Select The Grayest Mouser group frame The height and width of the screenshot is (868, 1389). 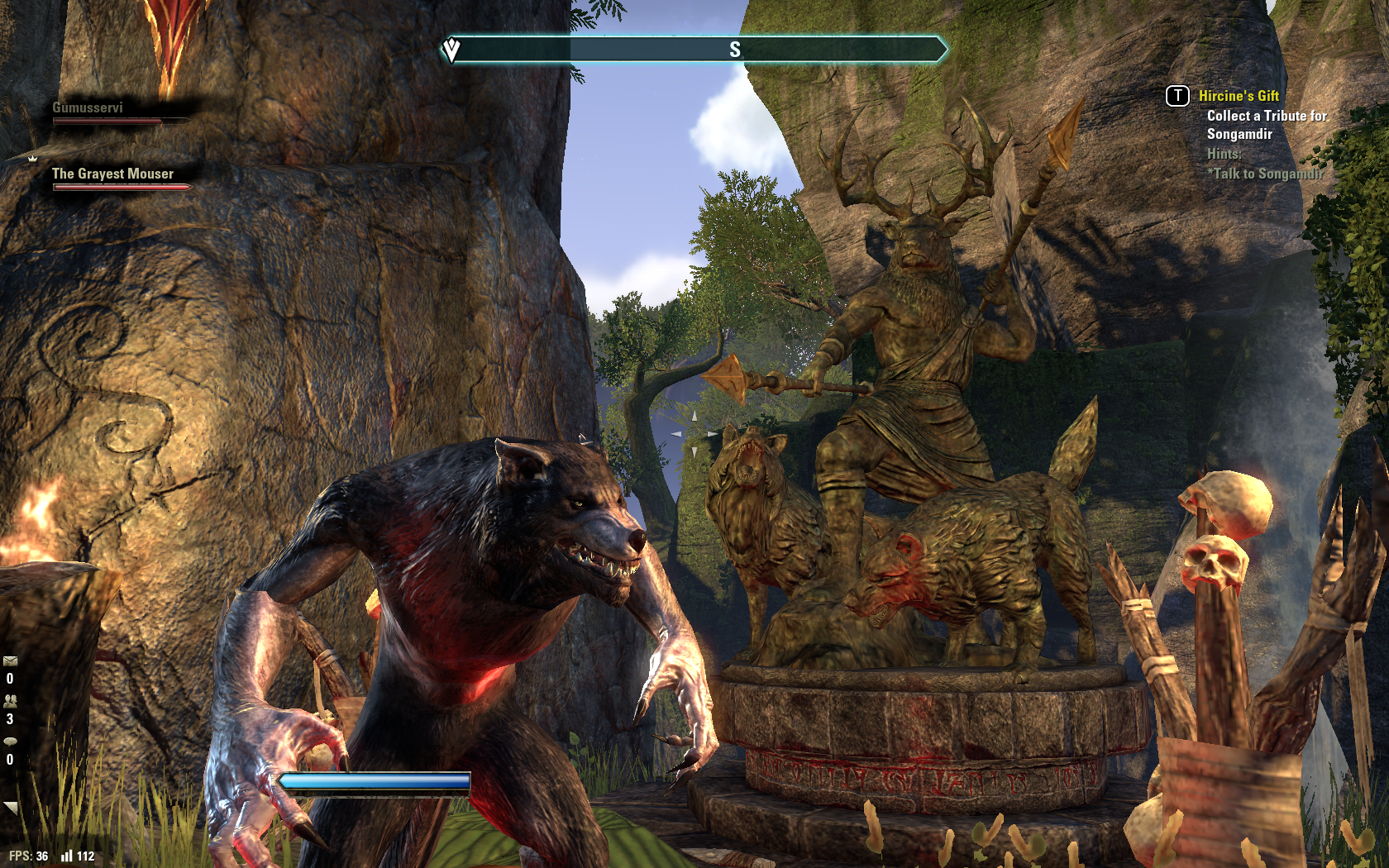[117, 178]
